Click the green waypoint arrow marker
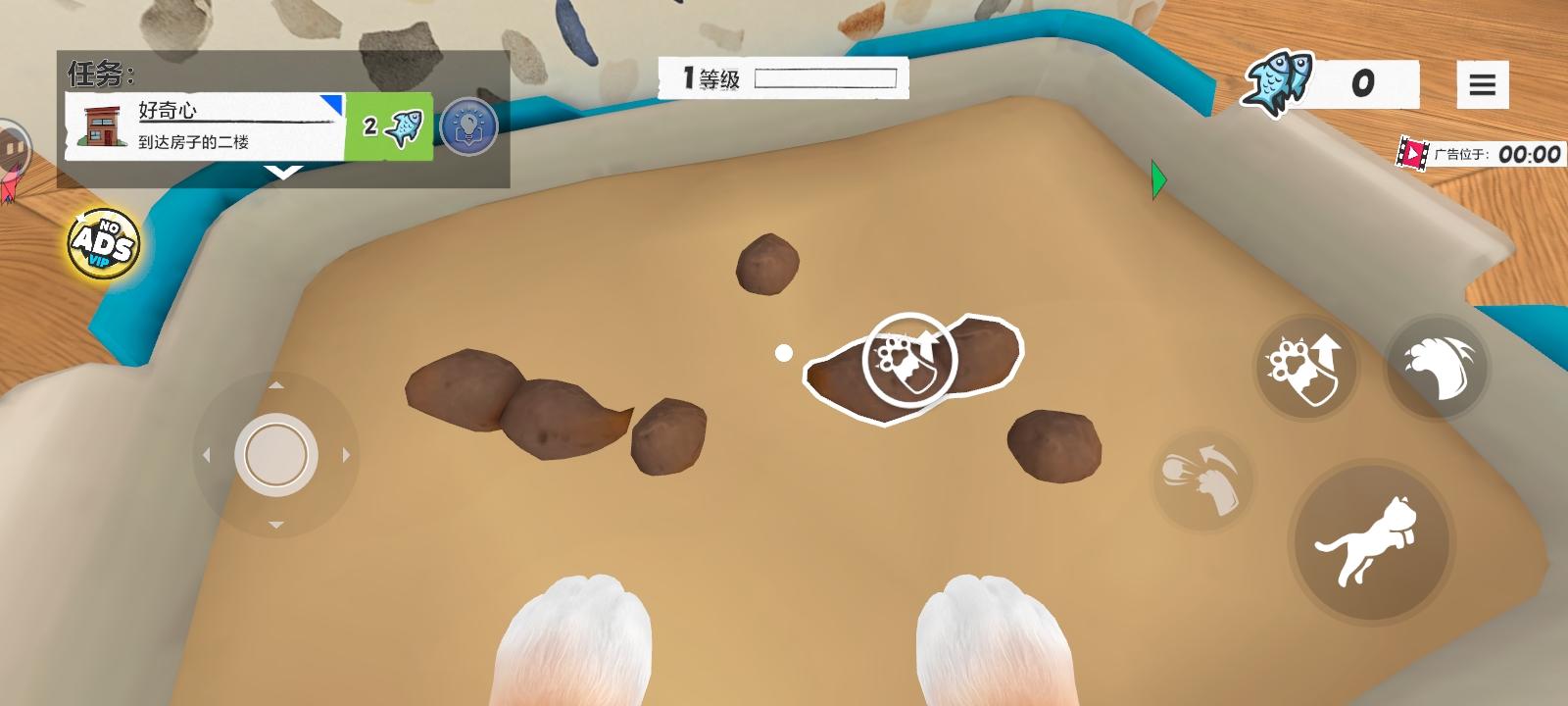 [x=1157, y=179]
